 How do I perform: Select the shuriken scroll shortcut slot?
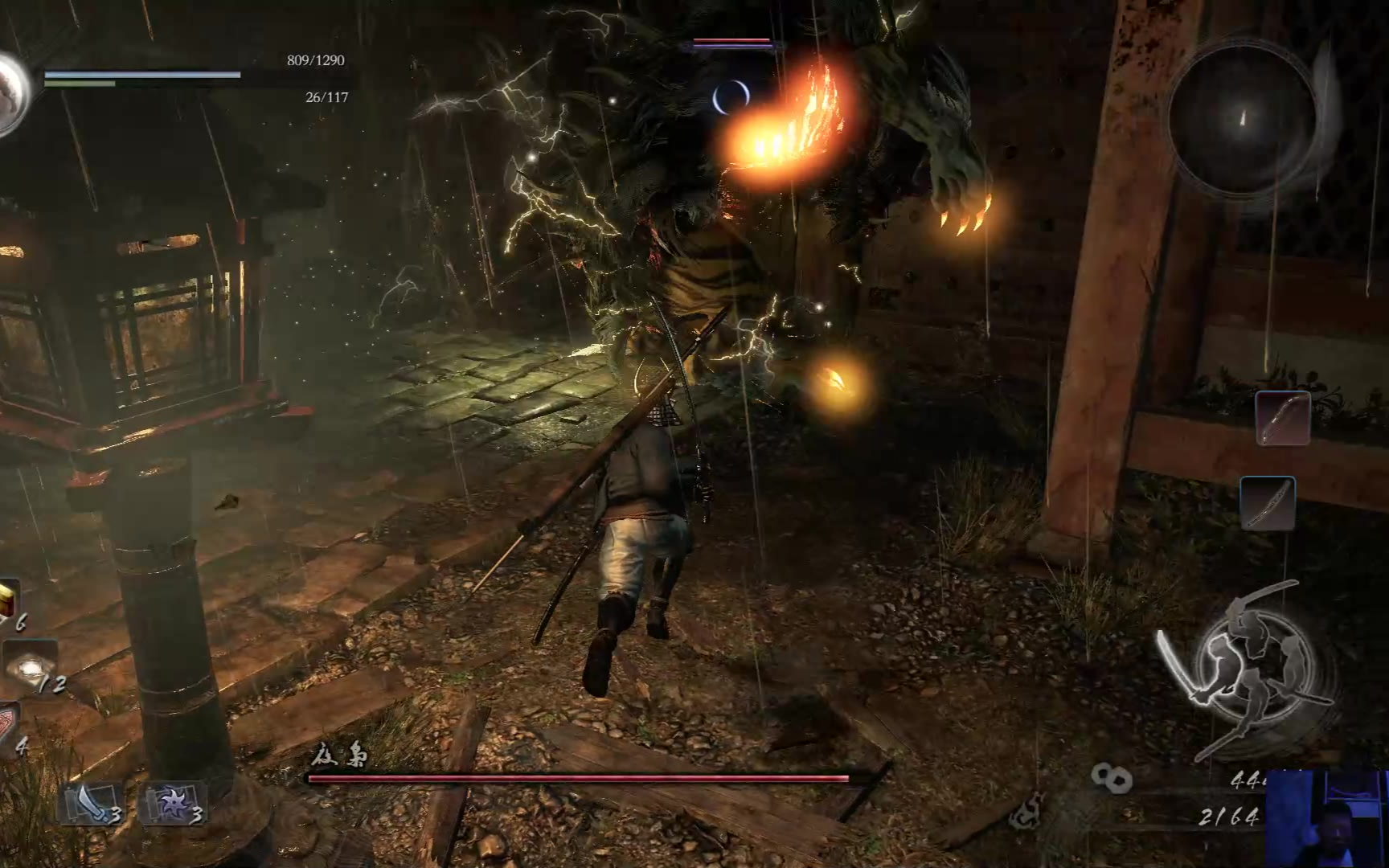[x=172, y=804]
